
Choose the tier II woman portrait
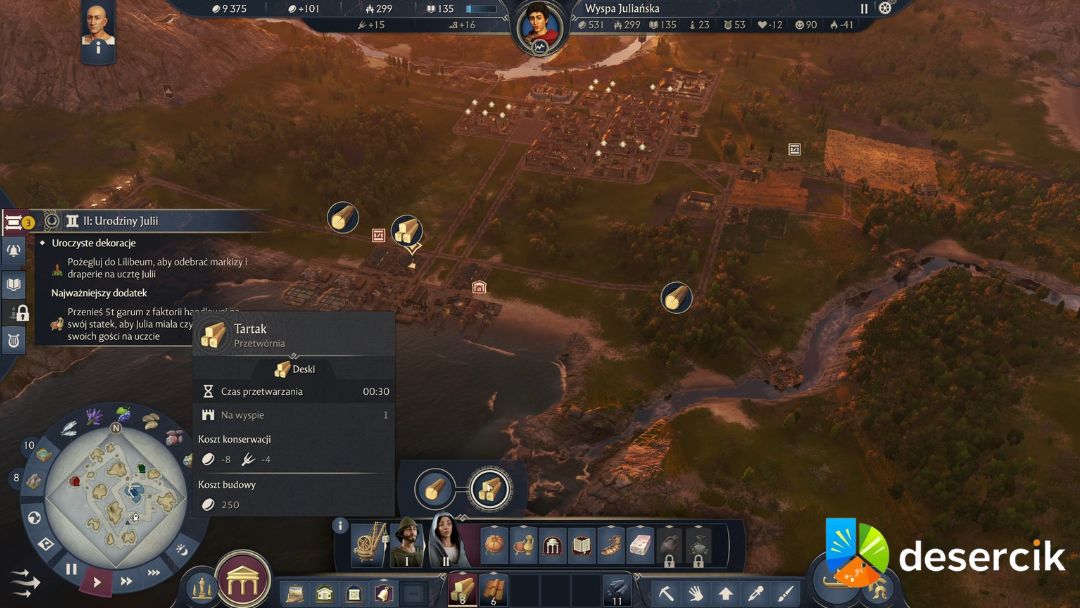tap(446, 541)
